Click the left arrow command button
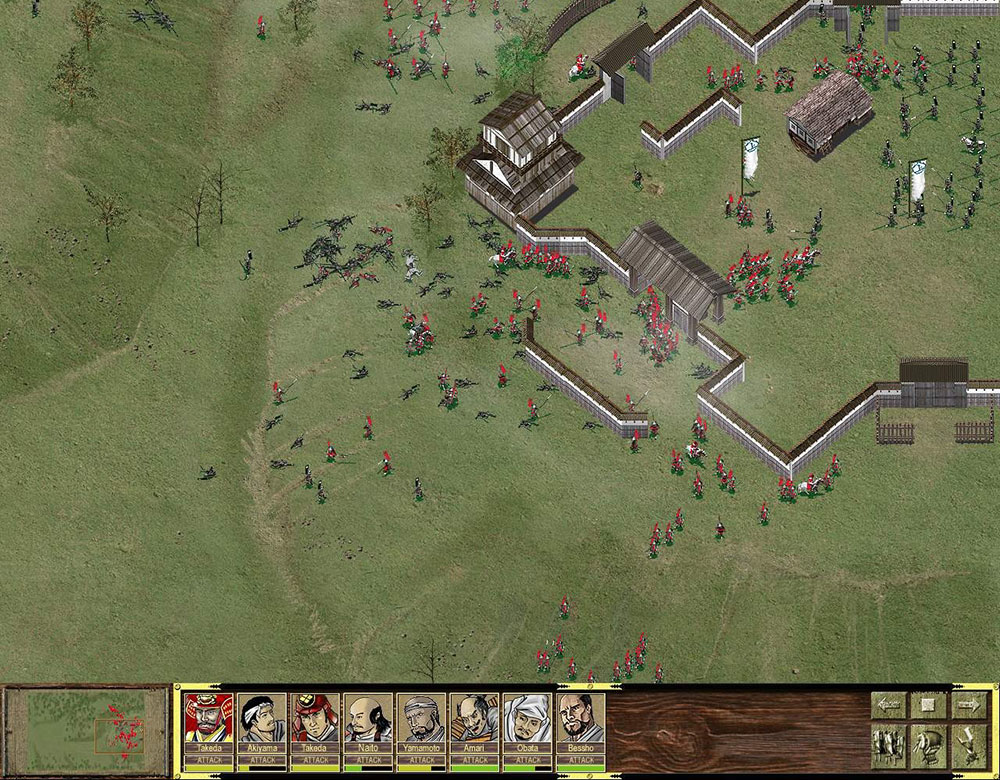Viewport: 1000px width, 780px height. click(x=889, y=705)
